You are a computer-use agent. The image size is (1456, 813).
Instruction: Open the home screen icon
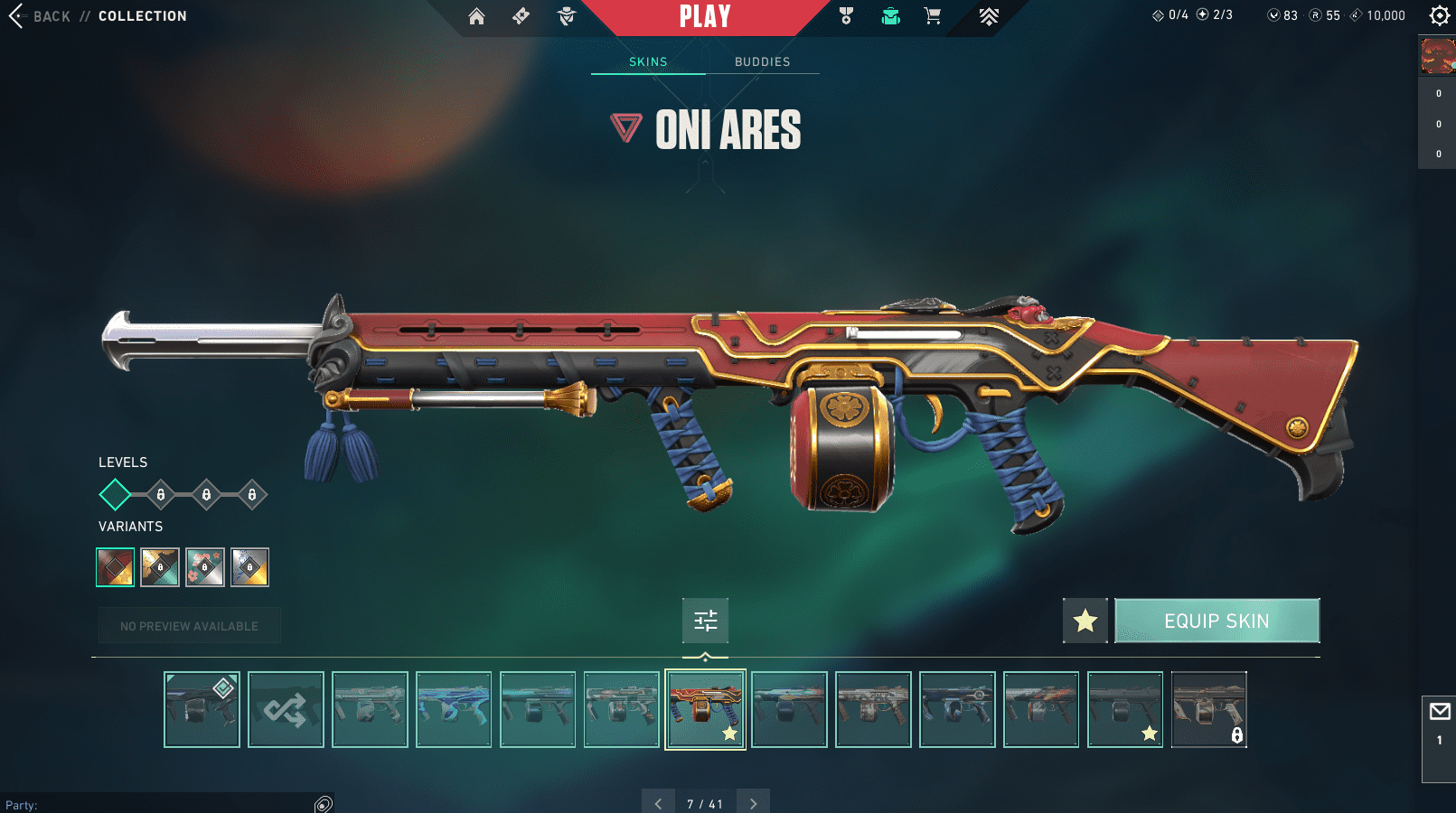pos(476,16)
